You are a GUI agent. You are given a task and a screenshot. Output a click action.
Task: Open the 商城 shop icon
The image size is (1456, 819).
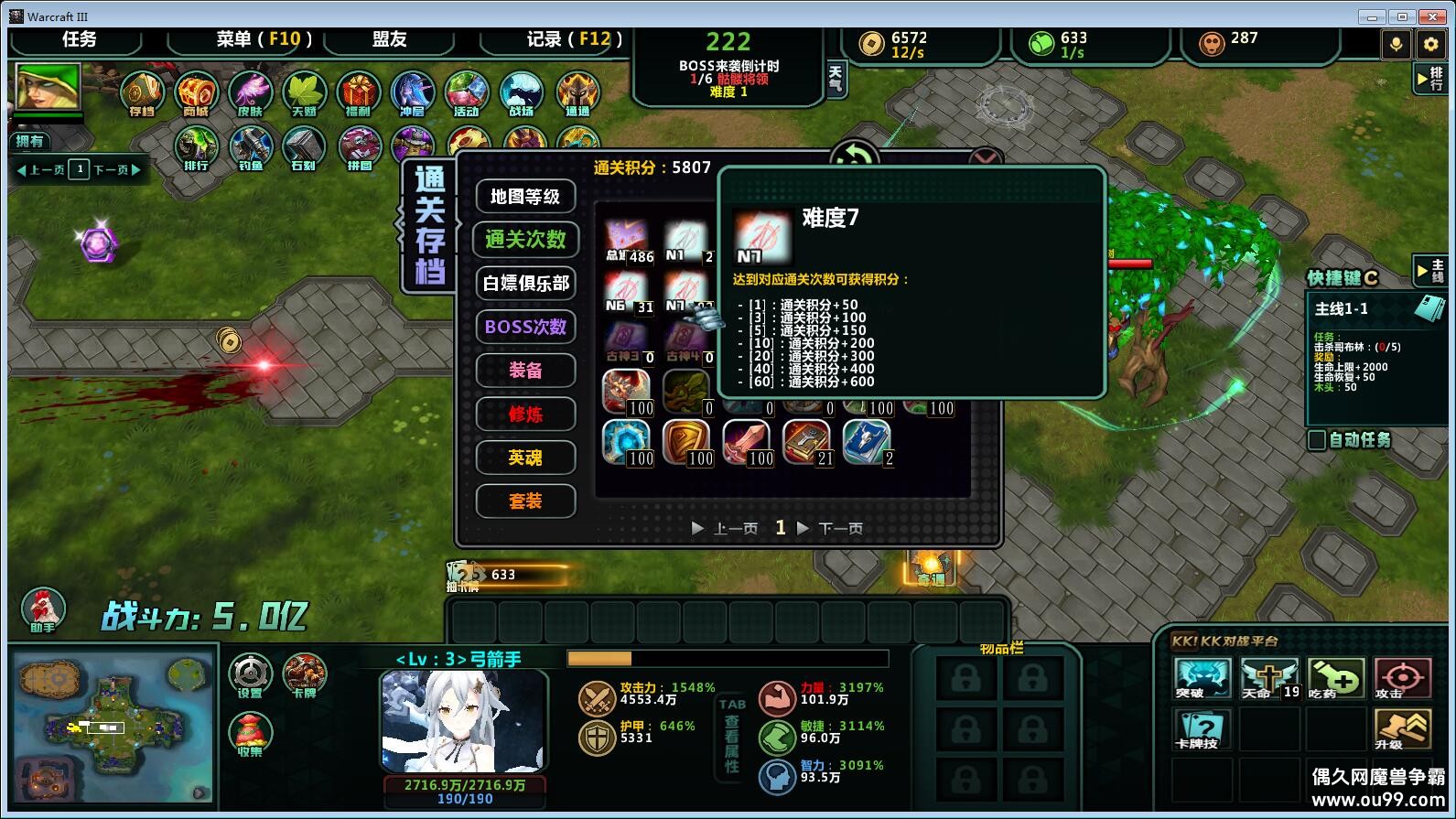(195, 94)
